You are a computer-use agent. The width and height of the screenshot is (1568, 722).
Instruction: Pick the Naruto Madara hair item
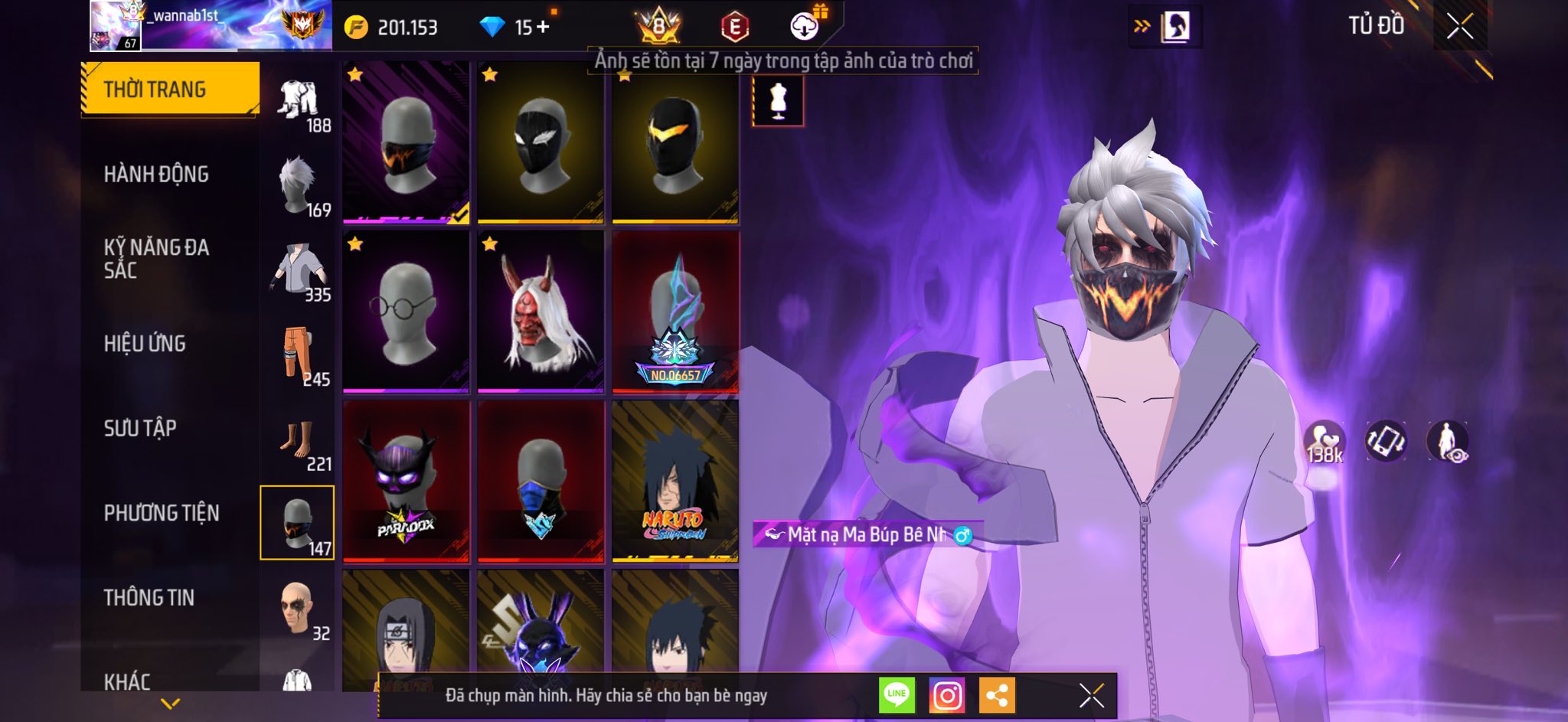[x=675, y=481]
